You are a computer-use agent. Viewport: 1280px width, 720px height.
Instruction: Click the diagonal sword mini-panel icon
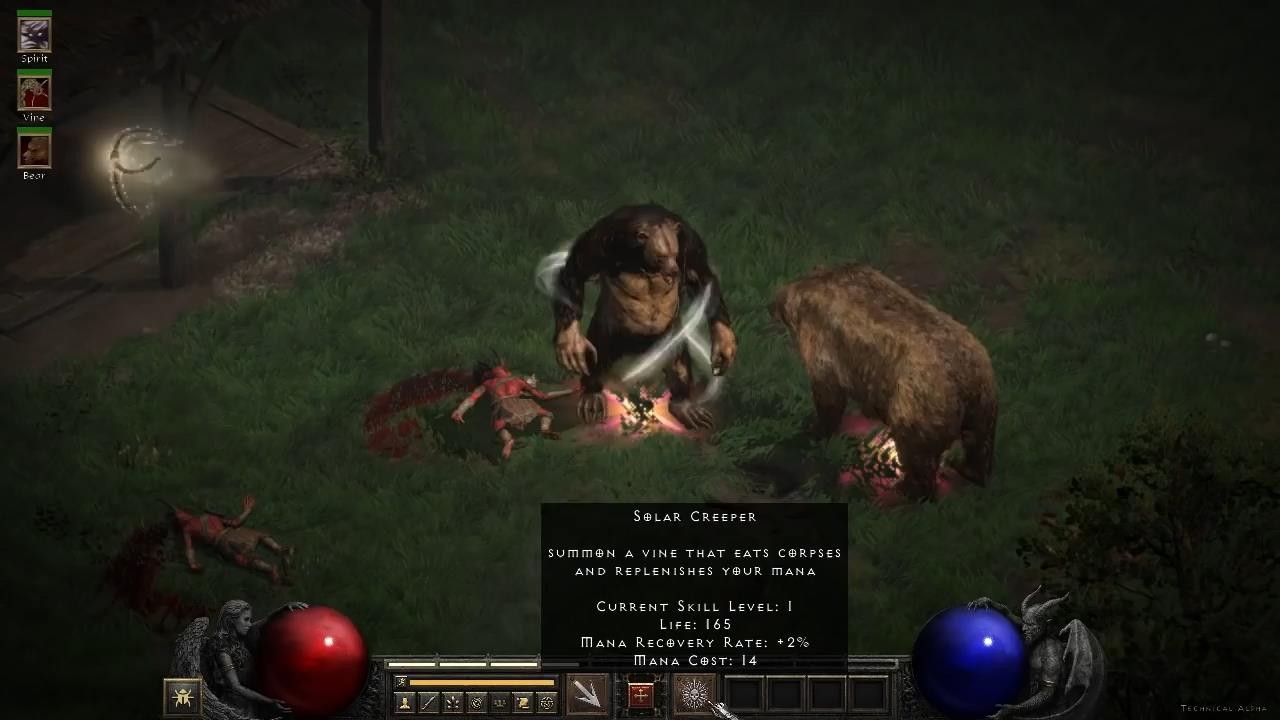click(429, 703)
